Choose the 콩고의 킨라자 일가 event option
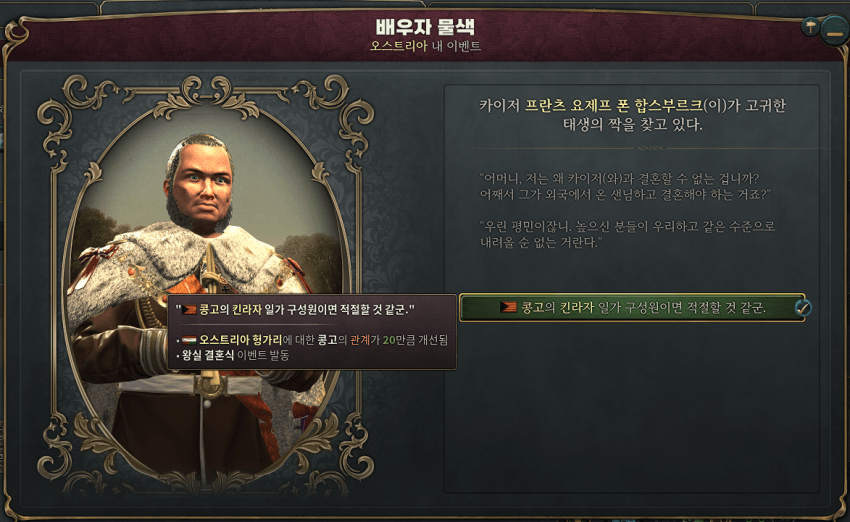Viewport: 850px width, 522px height. point(630,308)
